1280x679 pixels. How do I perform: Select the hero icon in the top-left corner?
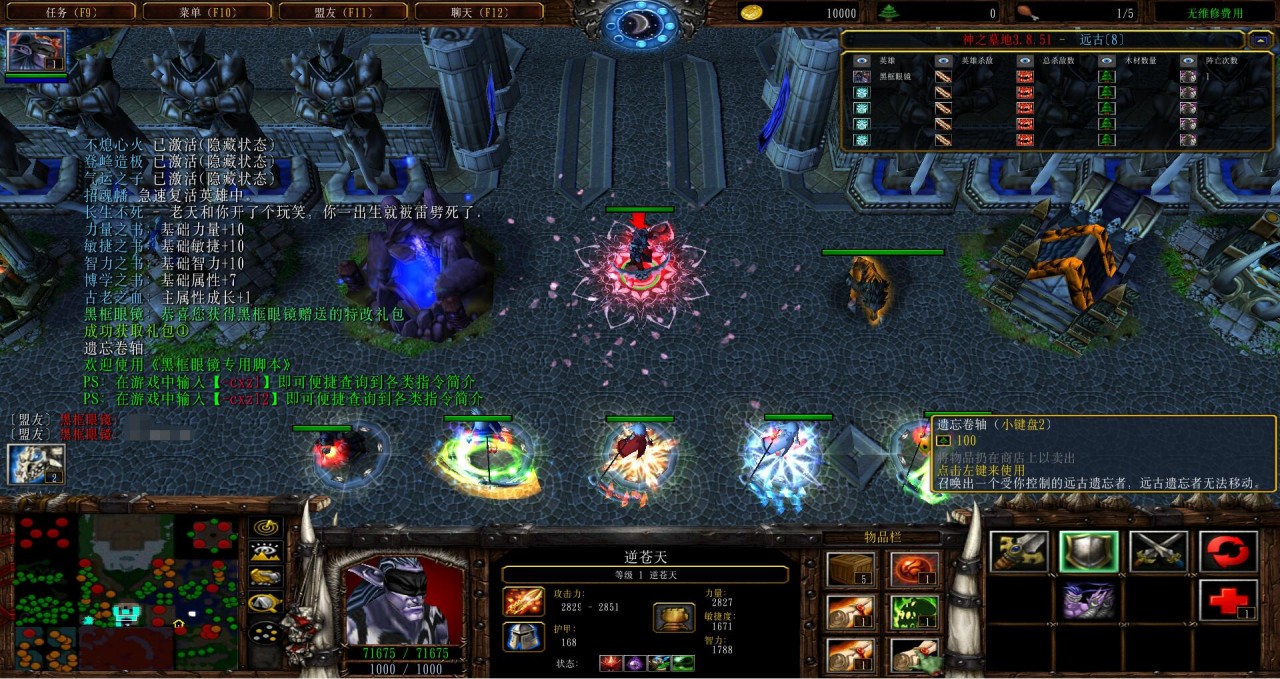click(37, 50)
